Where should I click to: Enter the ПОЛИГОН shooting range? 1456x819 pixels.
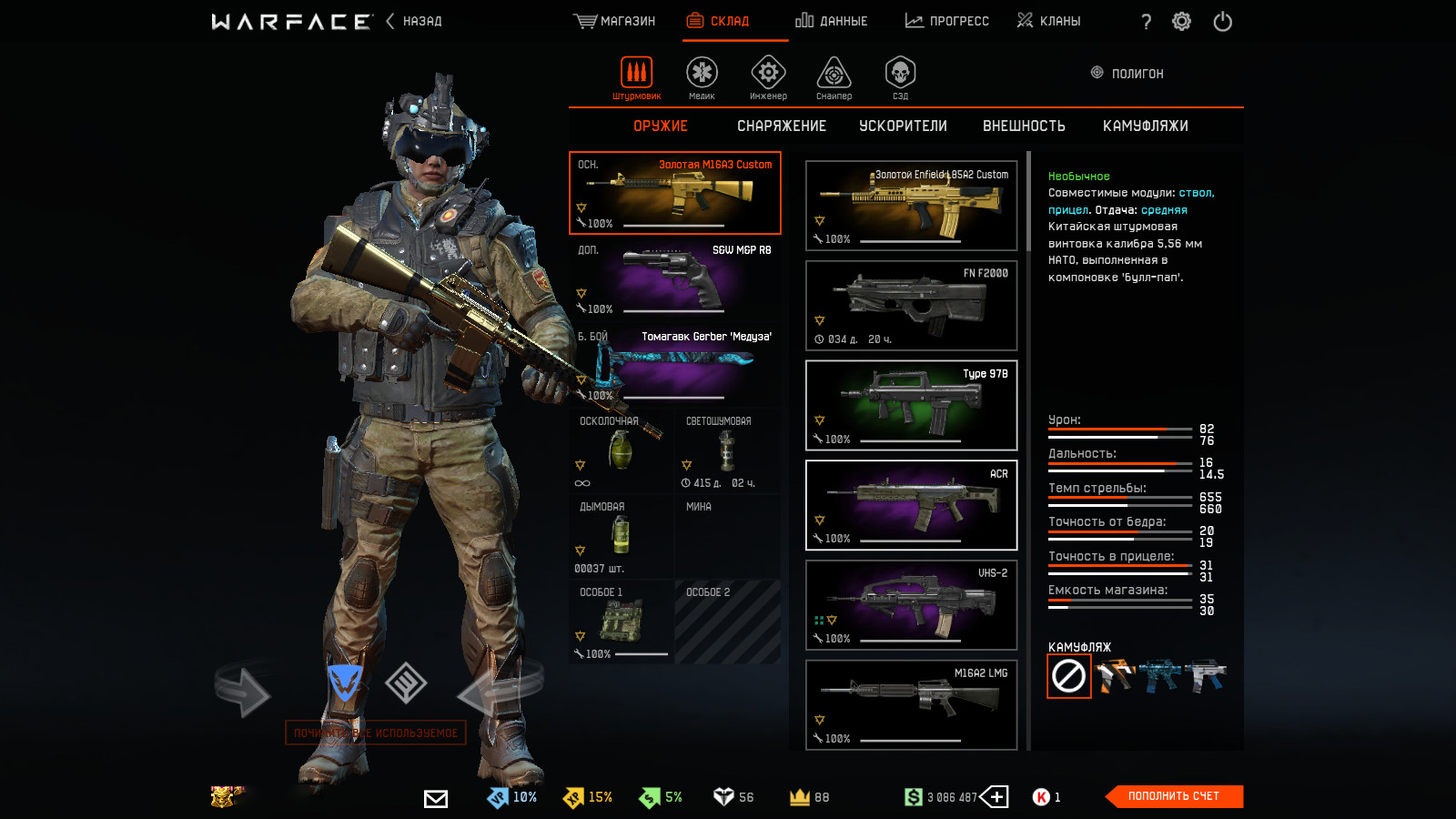click(x=1127, y=74)
